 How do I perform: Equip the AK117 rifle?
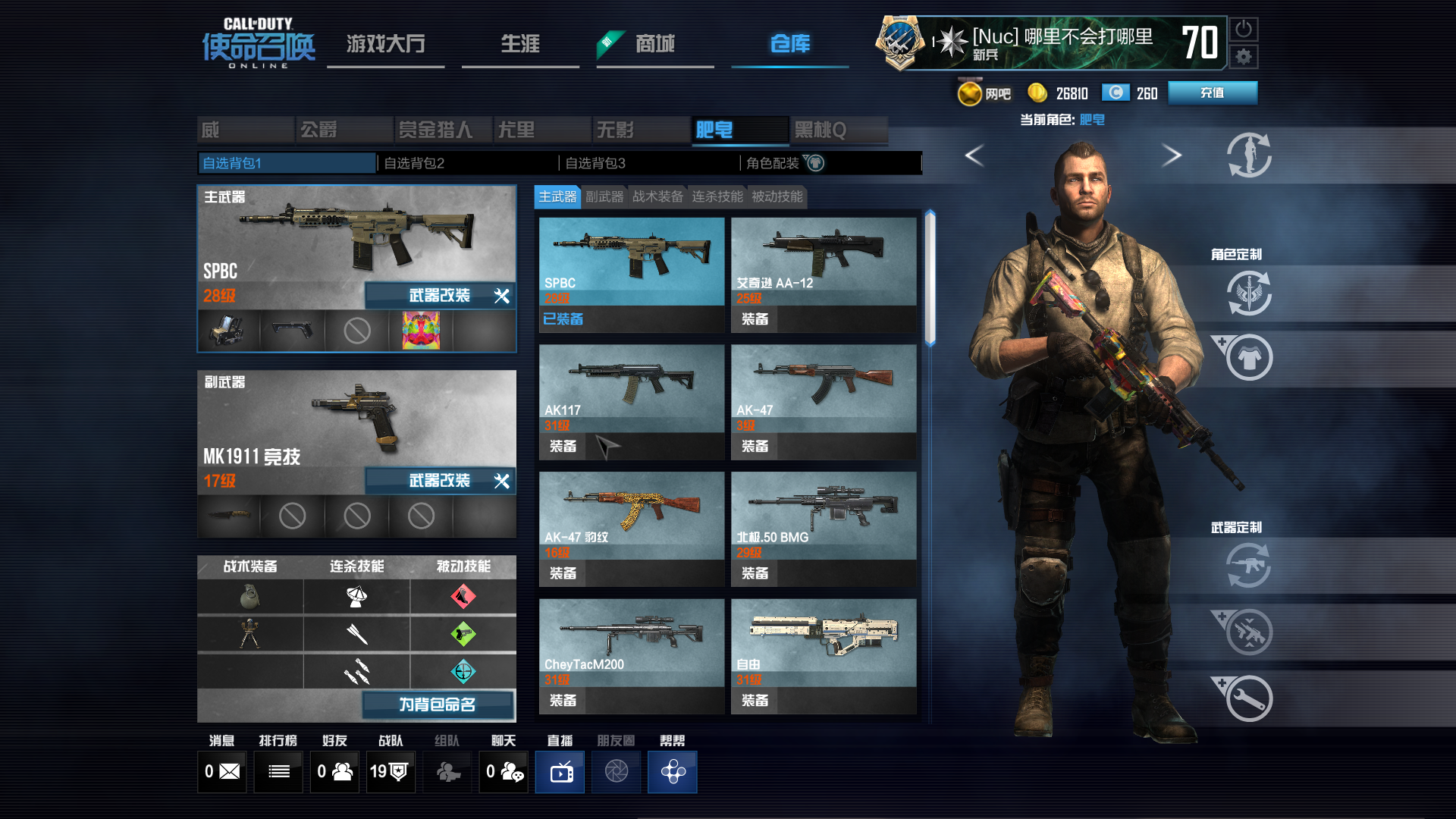563,447
